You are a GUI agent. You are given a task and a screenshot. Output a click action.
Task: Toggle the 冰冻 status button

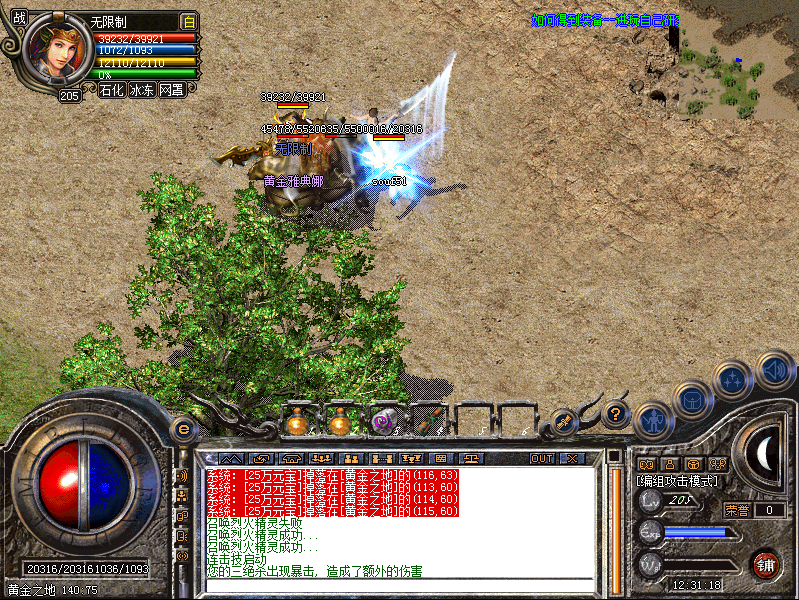[142, 90]
